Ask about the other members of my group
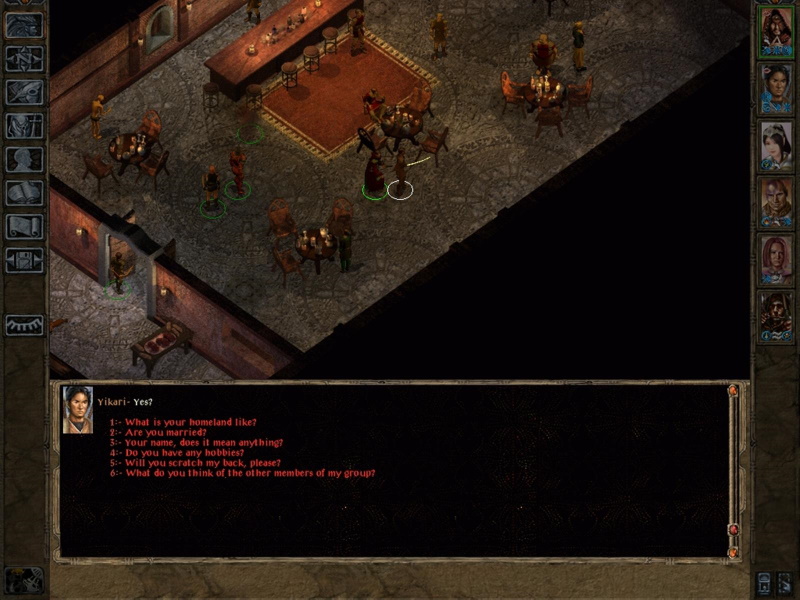Image resolution: width=800 pixels, height=600 pixels. [242, 472]
